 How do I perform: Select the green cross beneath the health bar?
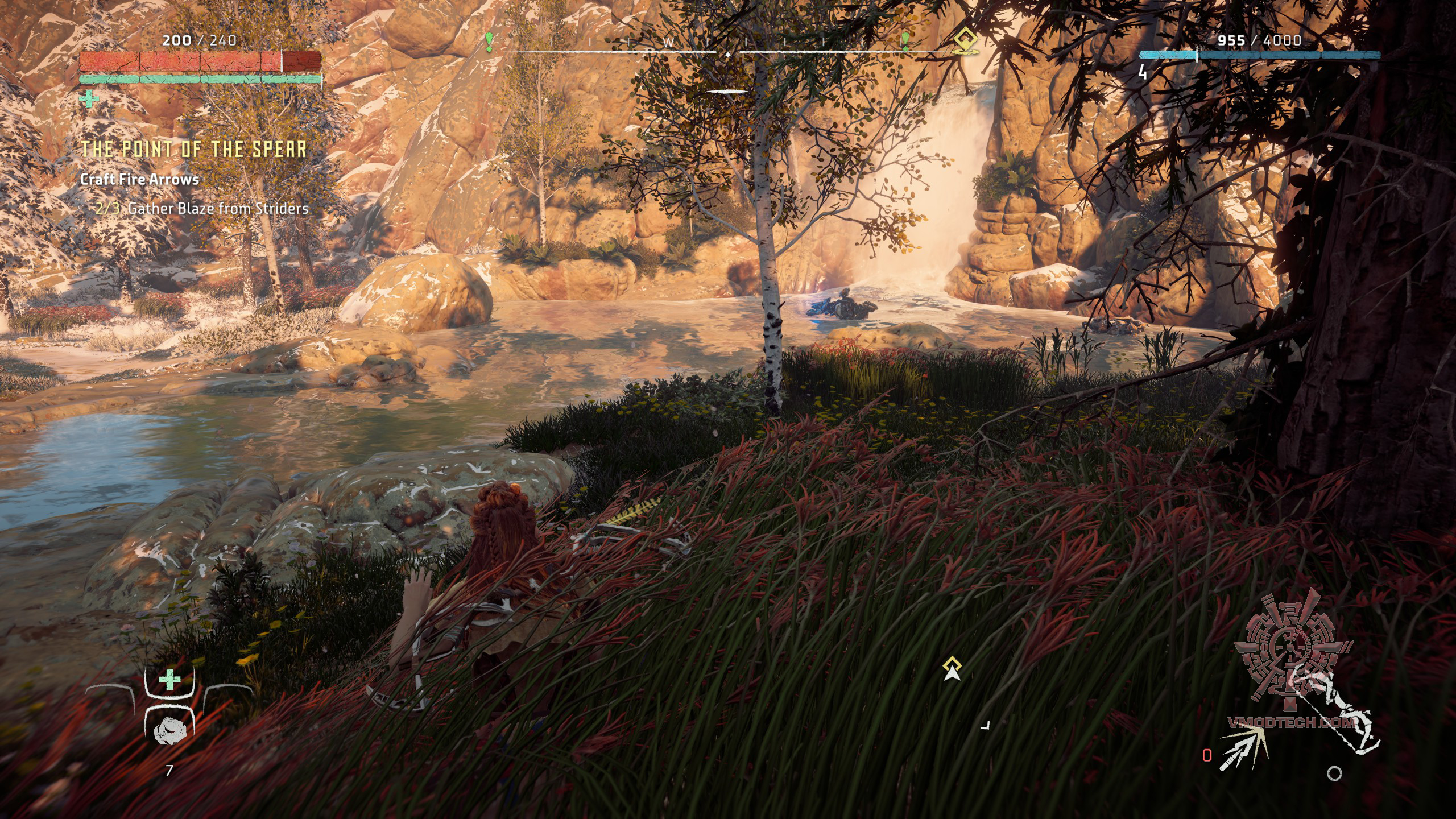(x=89, y=100)
